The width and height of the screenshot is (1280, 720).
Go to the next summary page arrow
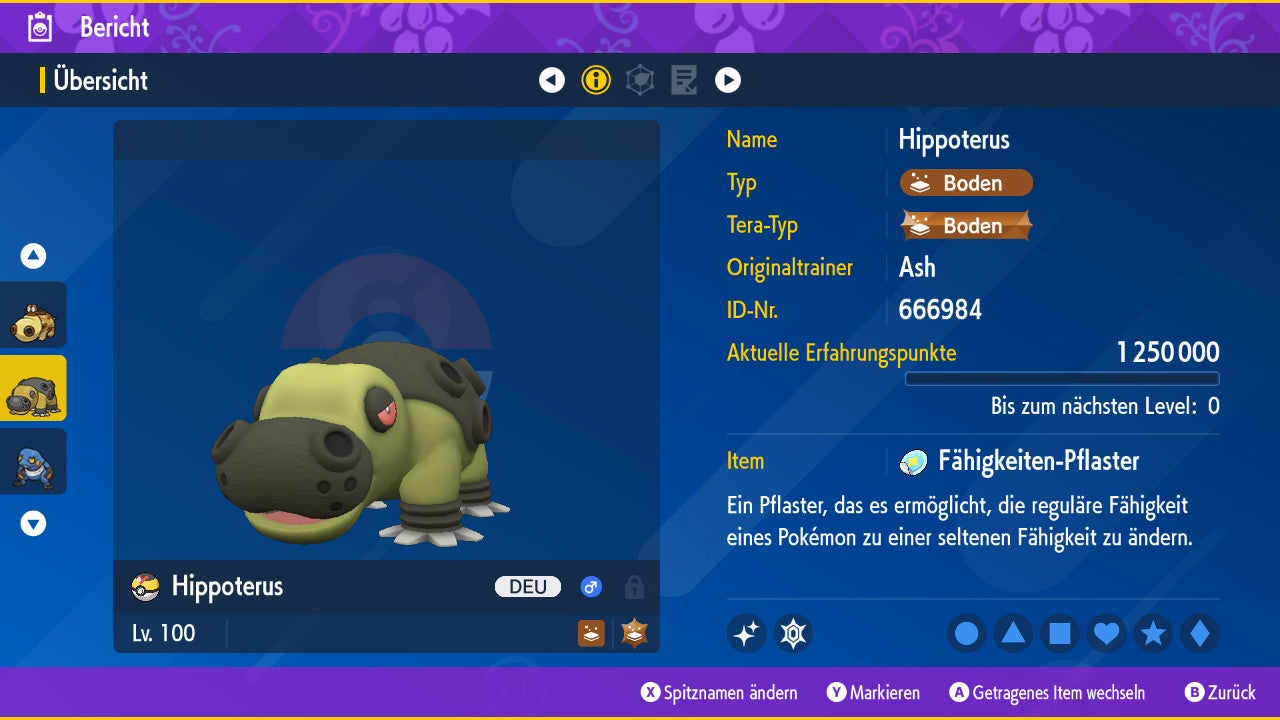728,80
